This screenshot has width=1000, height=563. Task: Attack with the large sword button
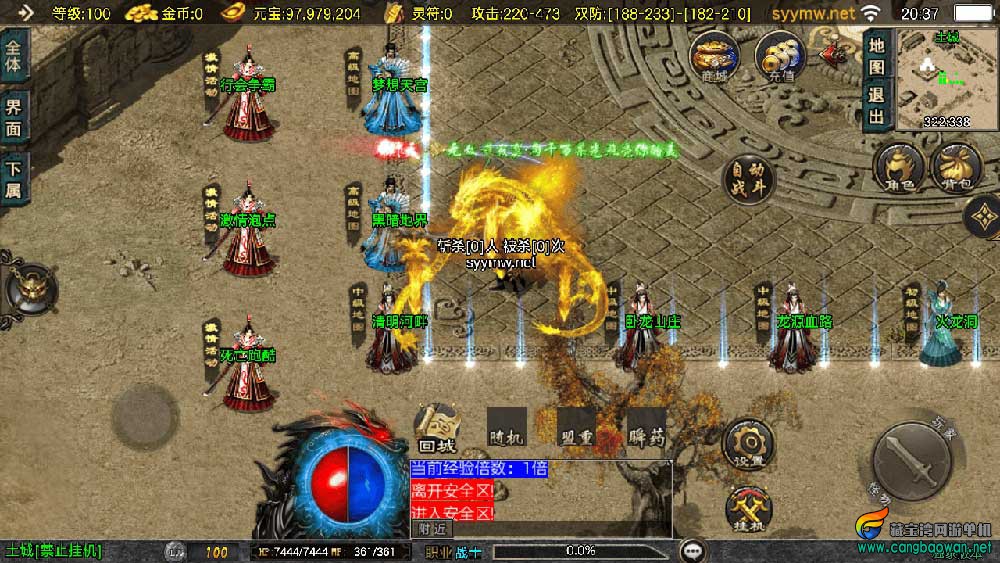913,458
